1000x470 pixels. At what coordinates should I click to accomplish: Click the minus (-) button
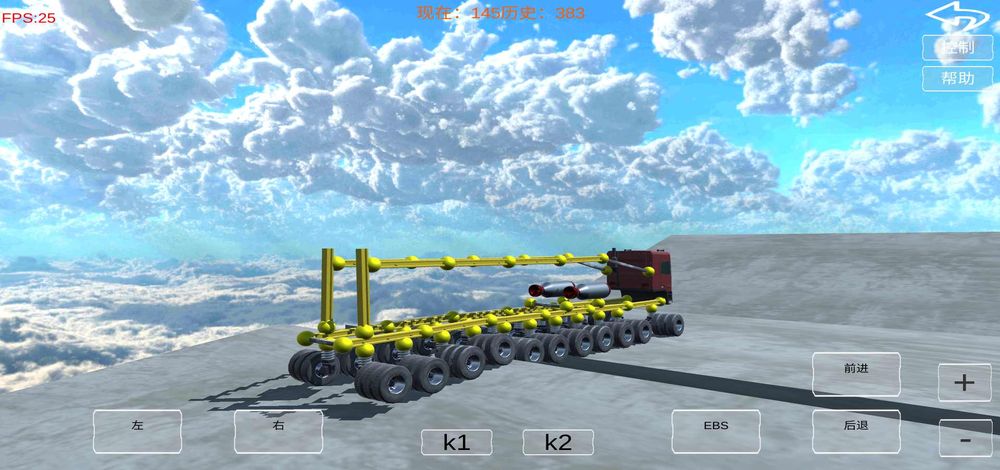point(964,439)
